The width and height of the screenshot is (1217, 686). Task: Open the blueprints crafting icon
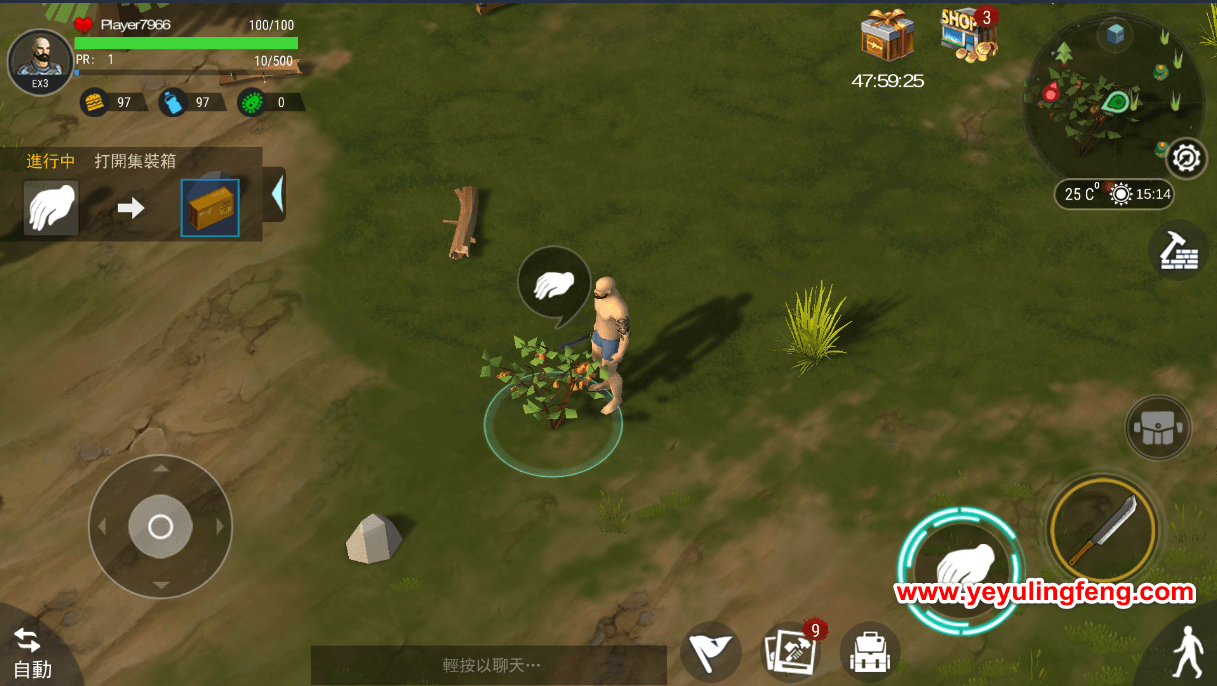[791, 652]
